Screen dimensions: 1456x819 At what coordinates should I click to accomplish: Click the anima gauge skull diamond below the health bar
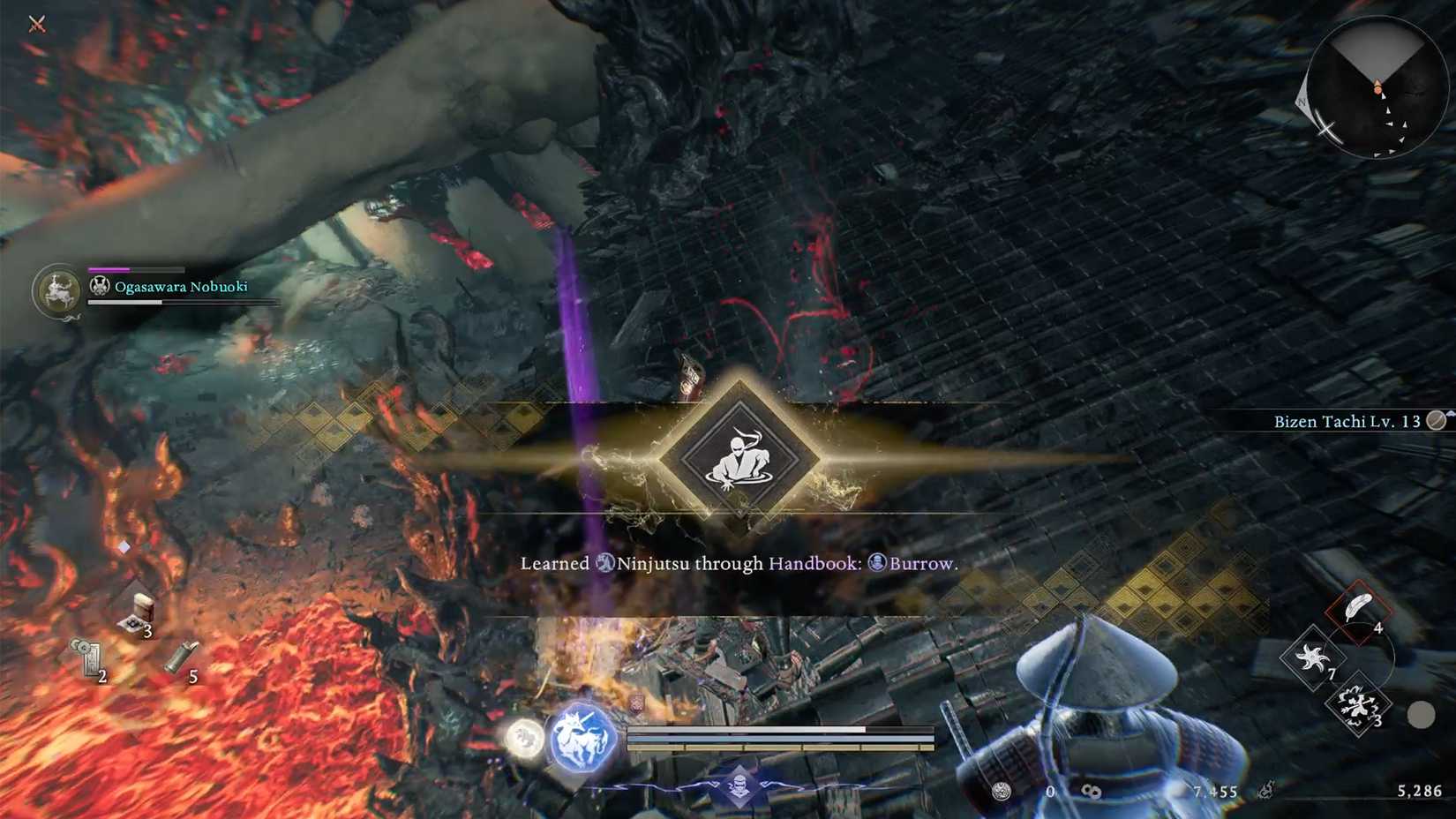tap(741, 785)
